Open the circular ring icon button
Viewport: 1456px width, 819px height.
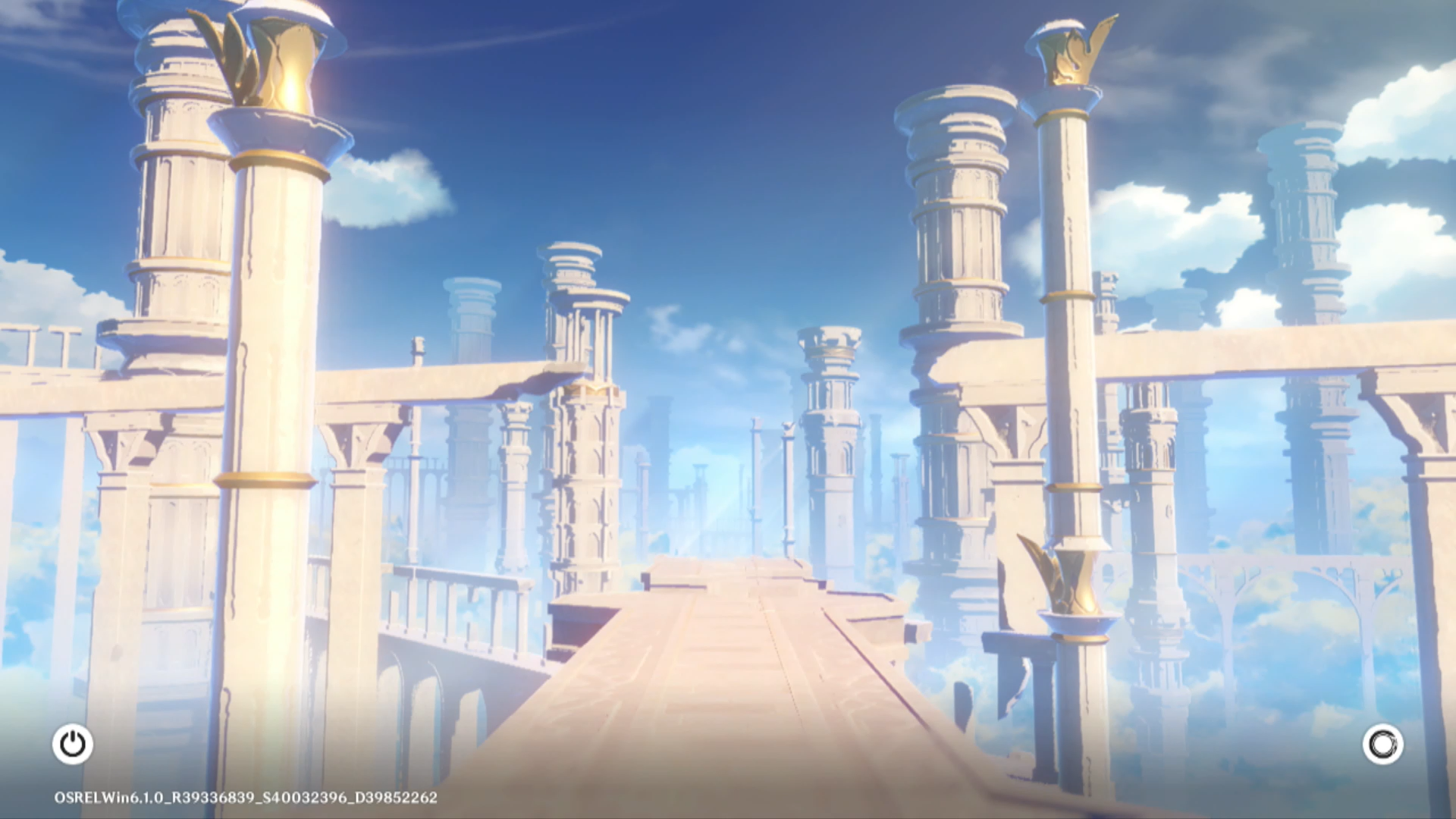coord(1382,744)
